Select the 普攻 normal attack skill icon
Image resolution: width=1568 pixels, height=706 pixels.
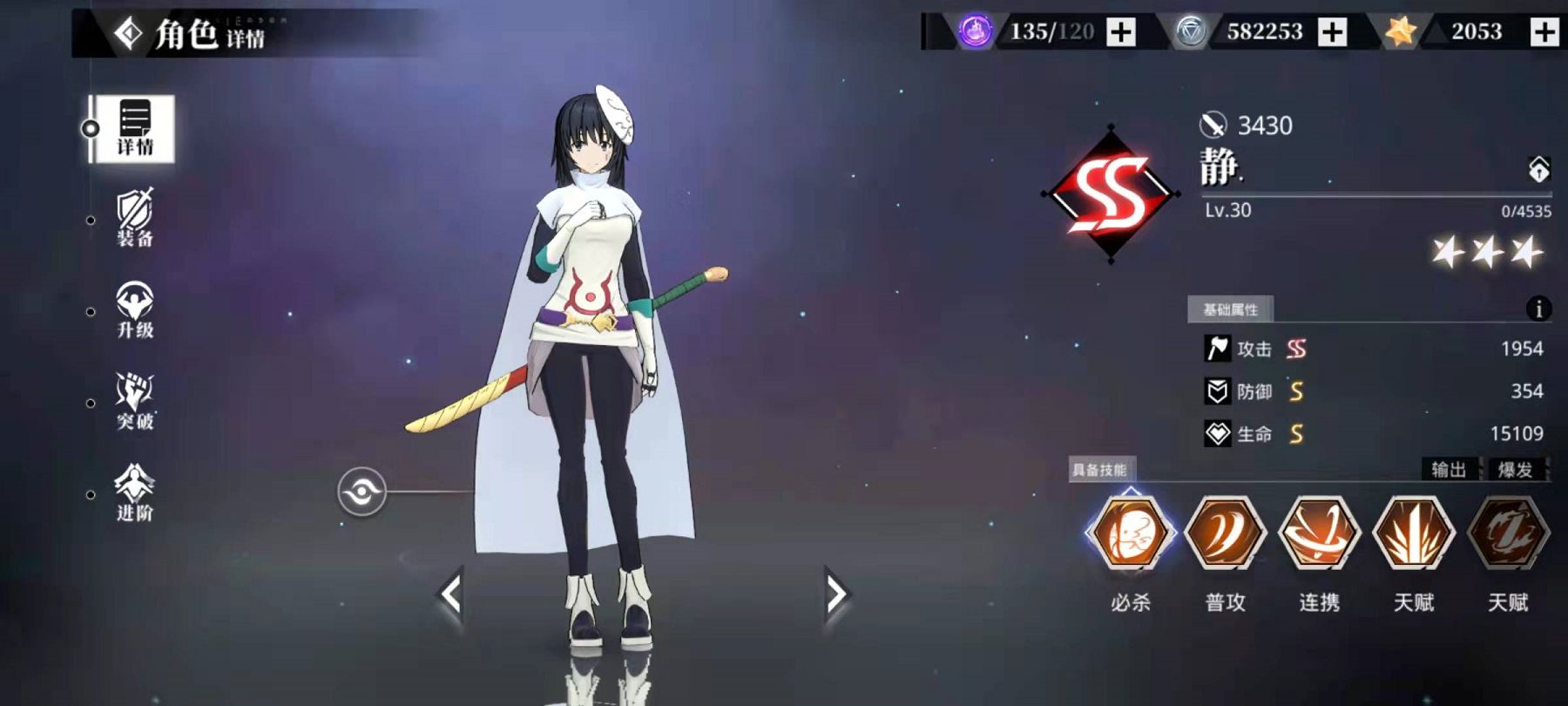click(1225, 532)
